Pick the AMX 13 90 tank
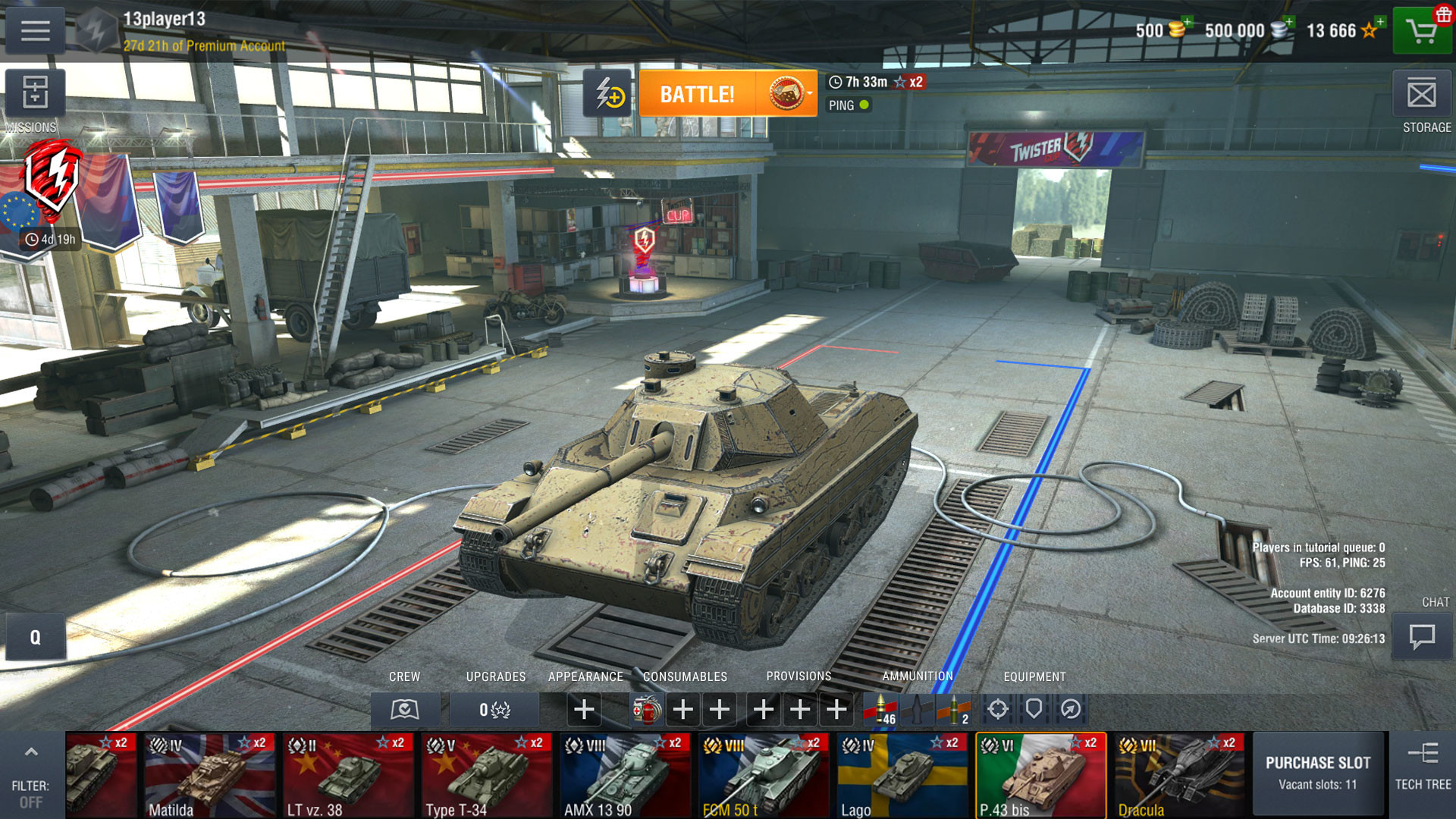 click(625, 775)
